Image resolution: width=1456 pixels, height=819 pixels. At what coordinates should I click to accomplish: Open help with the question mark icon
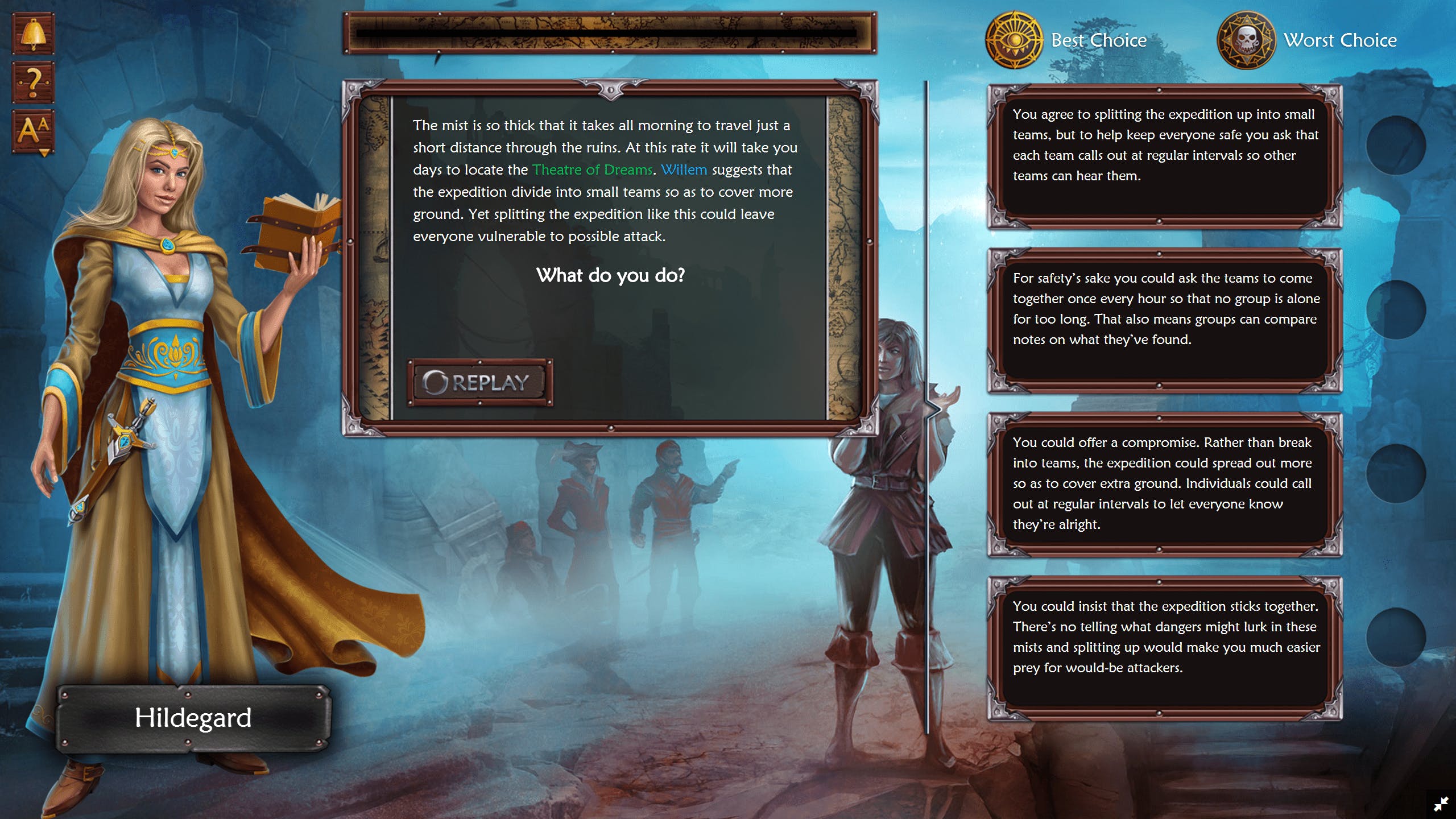pyautogui.click(x=33, y=82)
